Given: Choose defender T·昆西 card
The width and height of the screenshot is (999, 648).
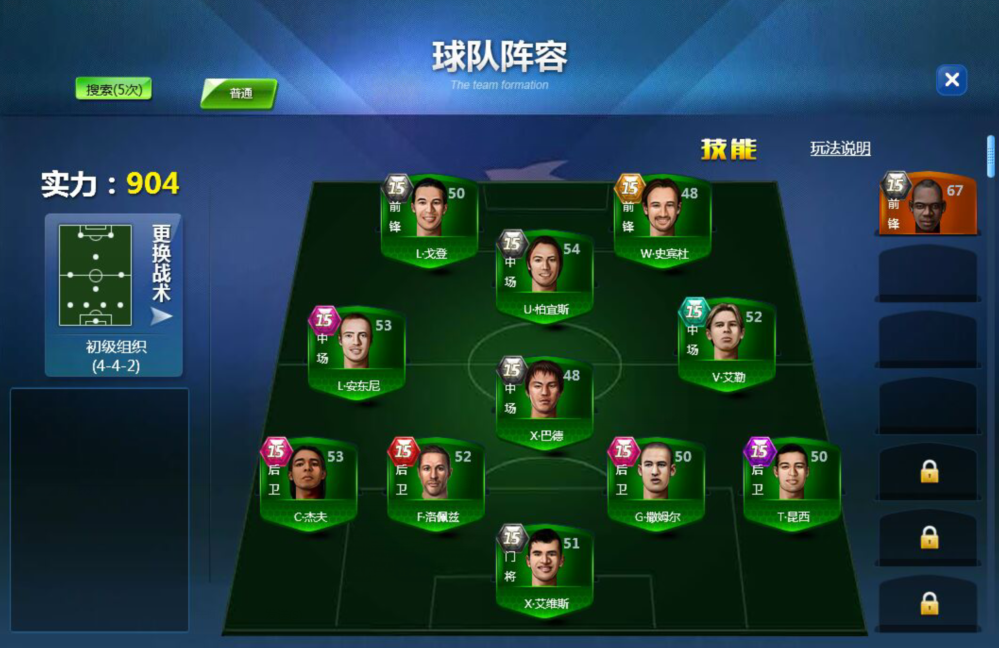Looking at the screenshot, I should [x=791, y=483].
